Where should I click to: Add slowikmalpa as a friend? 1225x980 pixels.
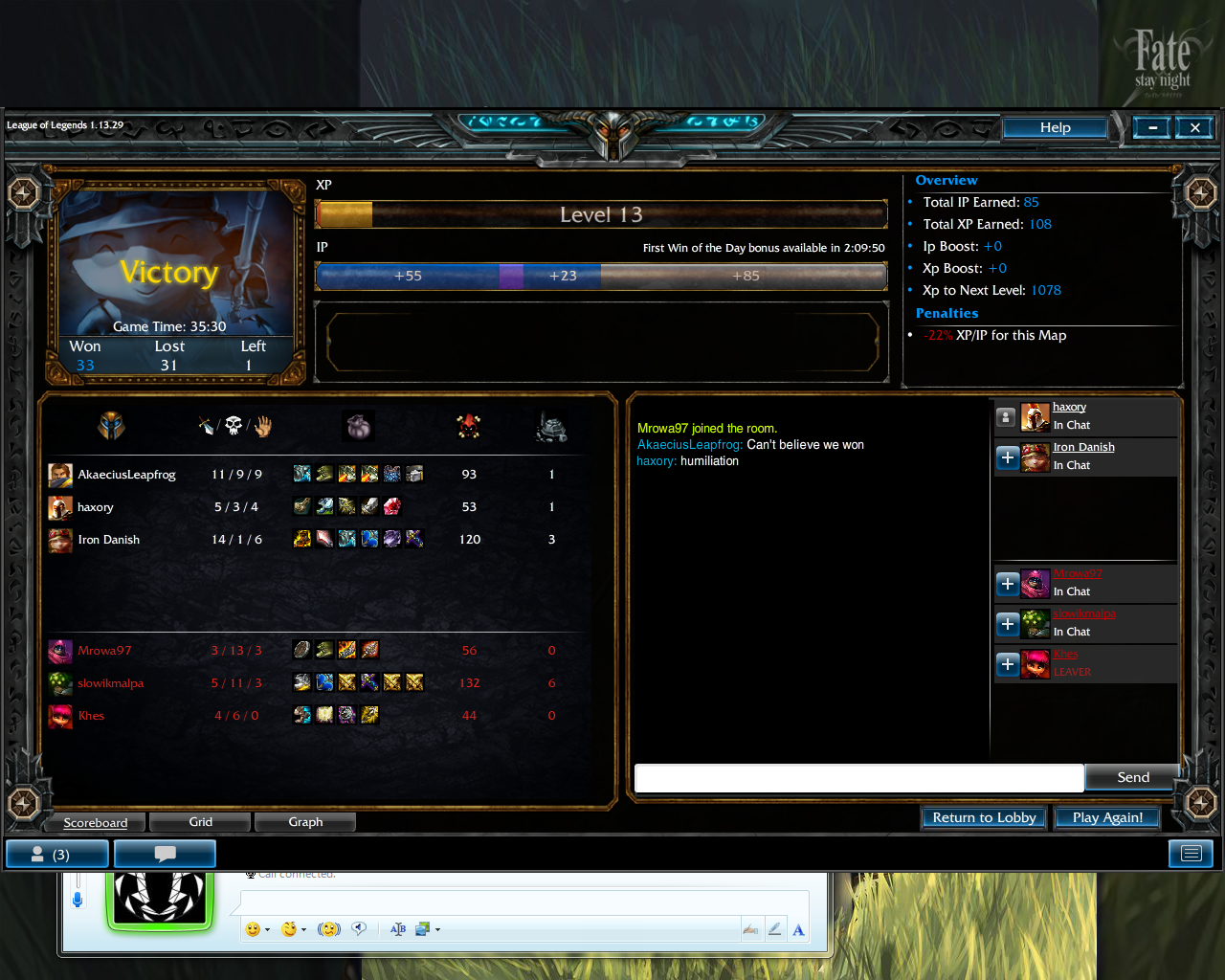pyautogui.click(x=1007, y=624)
